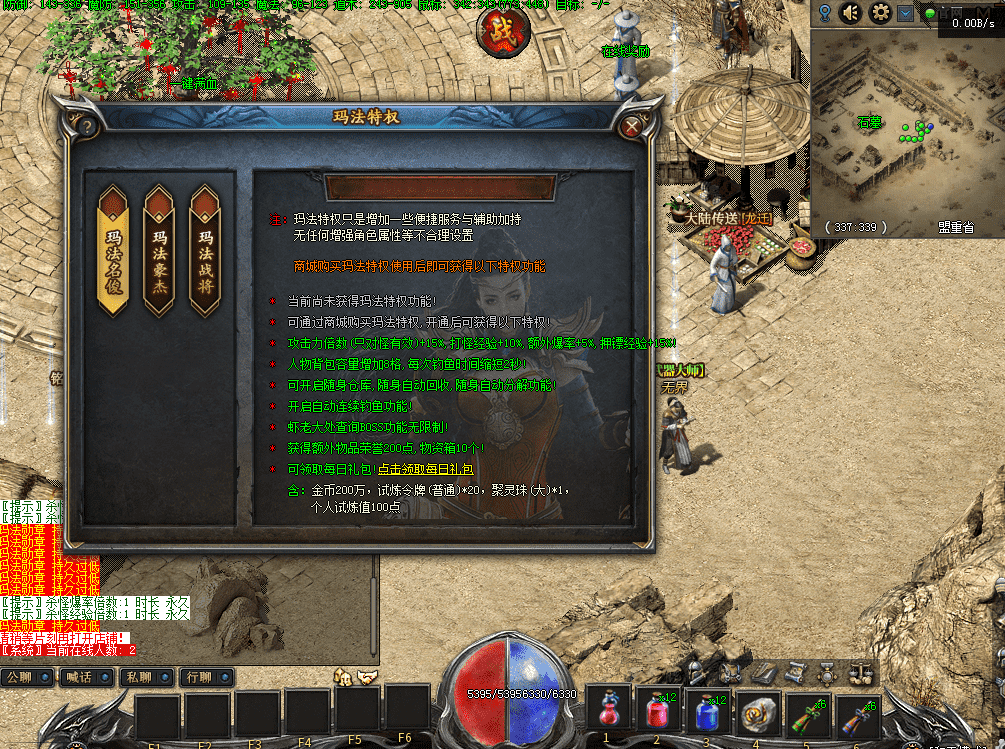Open the help question mark button
Viewport: 1005px width, 749px height.
pos(87,126)
